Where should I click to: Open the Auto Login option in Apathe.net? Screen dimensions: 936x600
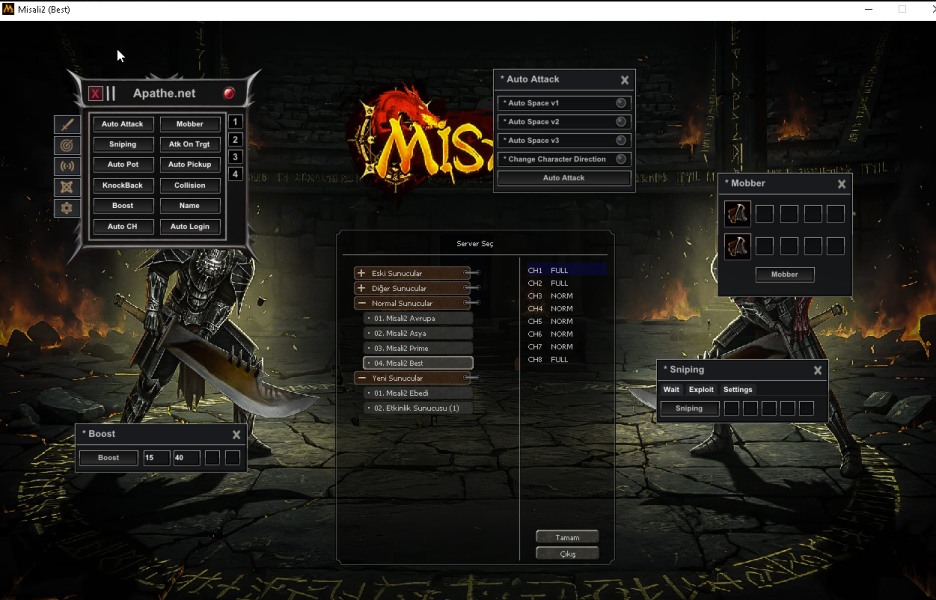pyautogui.click(x=190, y=227)
